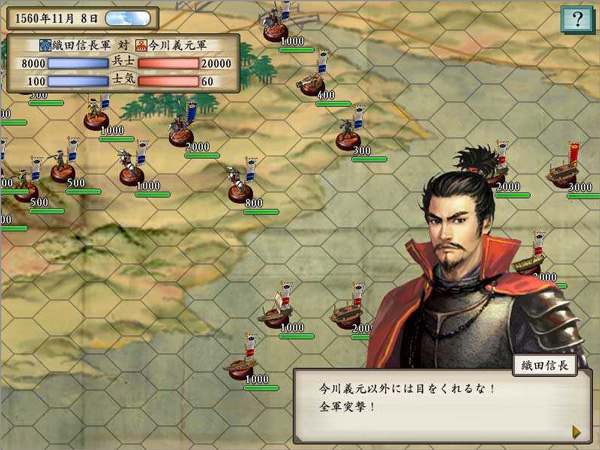The width and height of the screenshot is (600, 450).
Task: Open the question mark help button
Action: pos(575,19)
